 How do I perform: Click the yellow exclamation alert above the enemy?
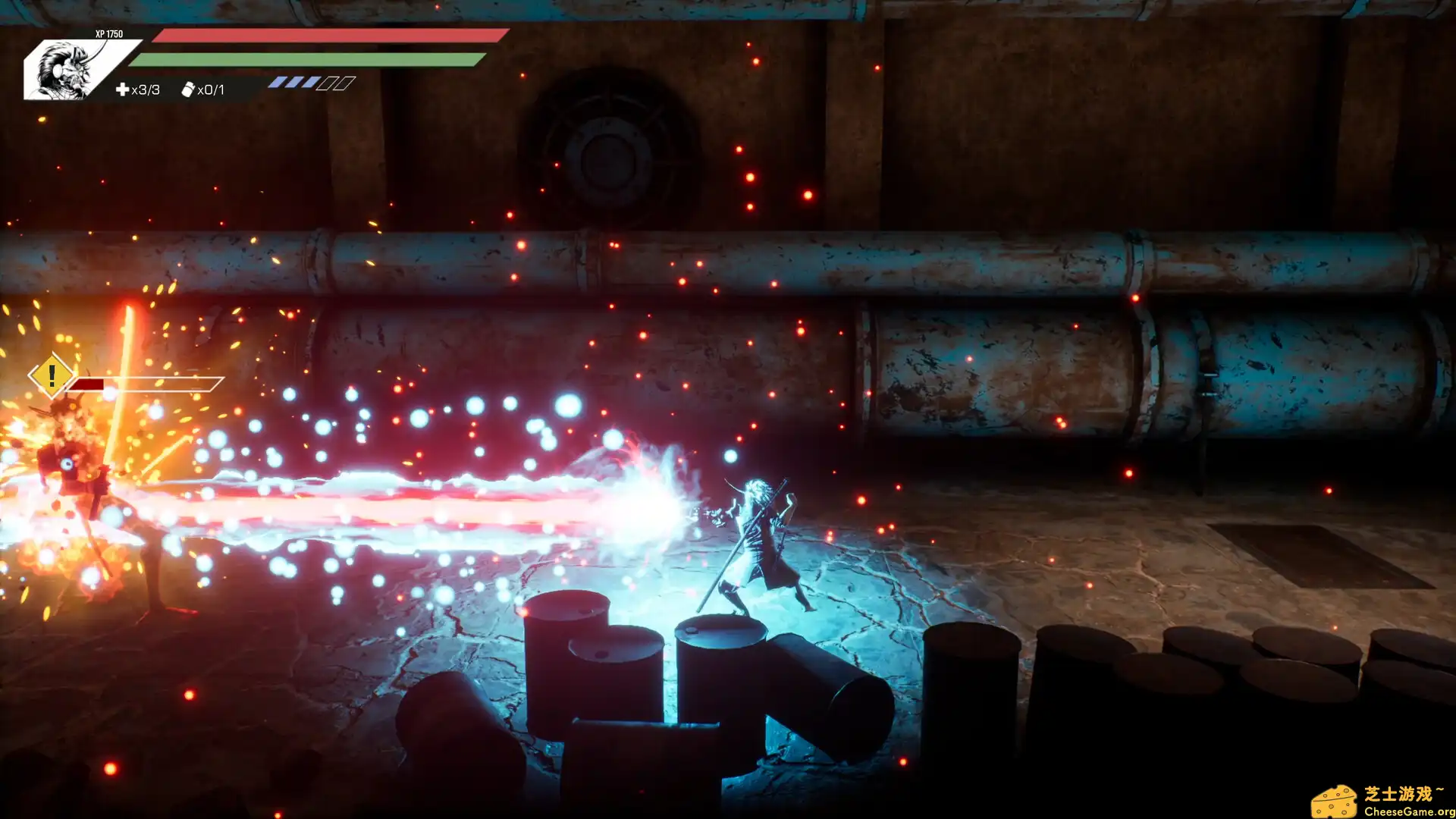(51, 375)
